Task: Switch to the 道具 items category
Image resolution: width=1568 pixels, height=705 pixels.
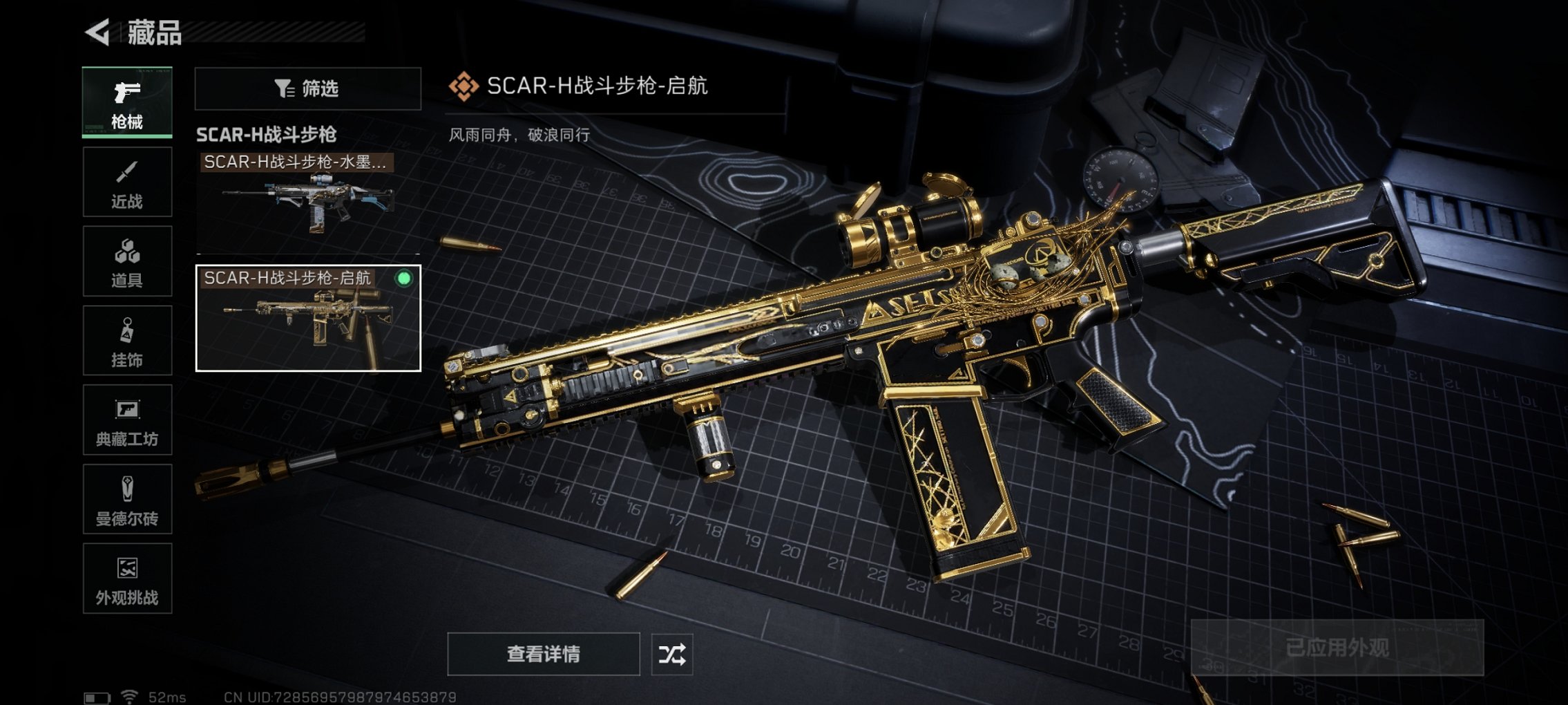Action: [x=126, y=261]
